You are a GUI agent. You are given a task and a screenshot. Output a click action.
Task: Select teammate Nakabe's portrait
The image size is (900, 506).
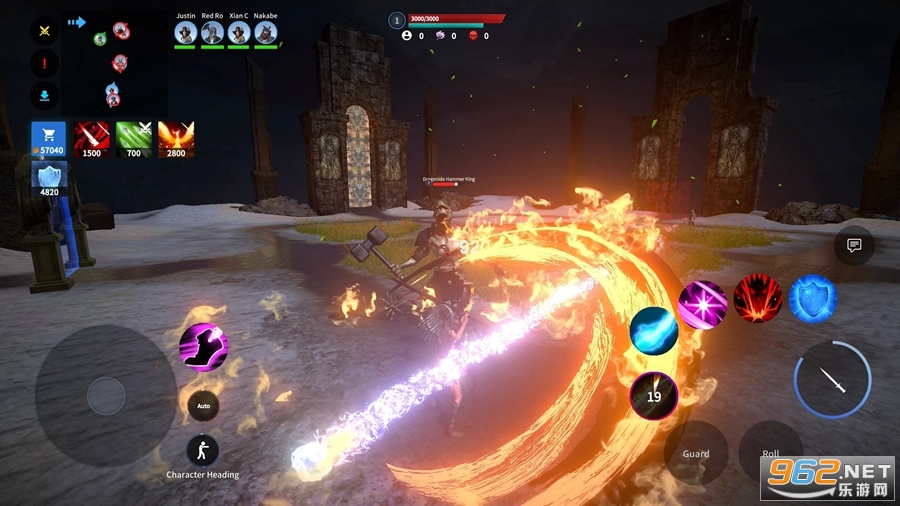pos(265,32)
